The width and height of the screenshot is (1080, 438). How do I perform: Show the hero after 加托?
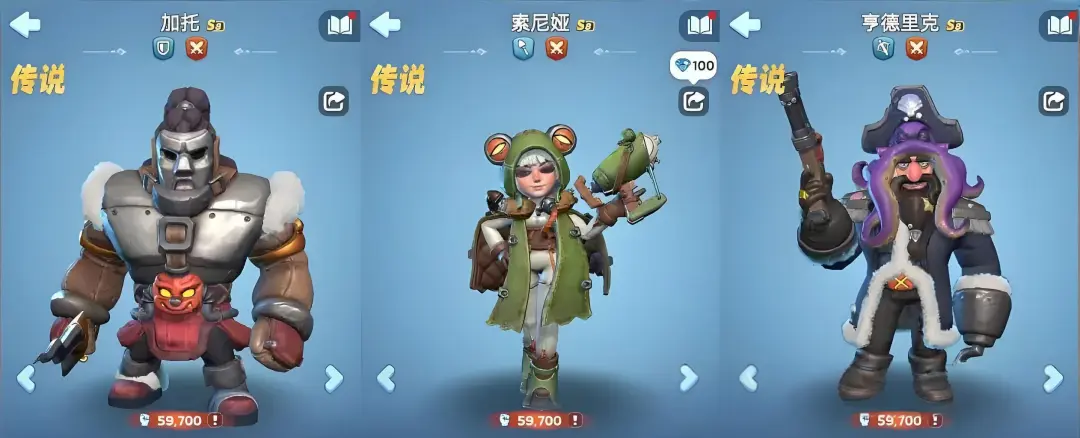[x=333, y=378]
